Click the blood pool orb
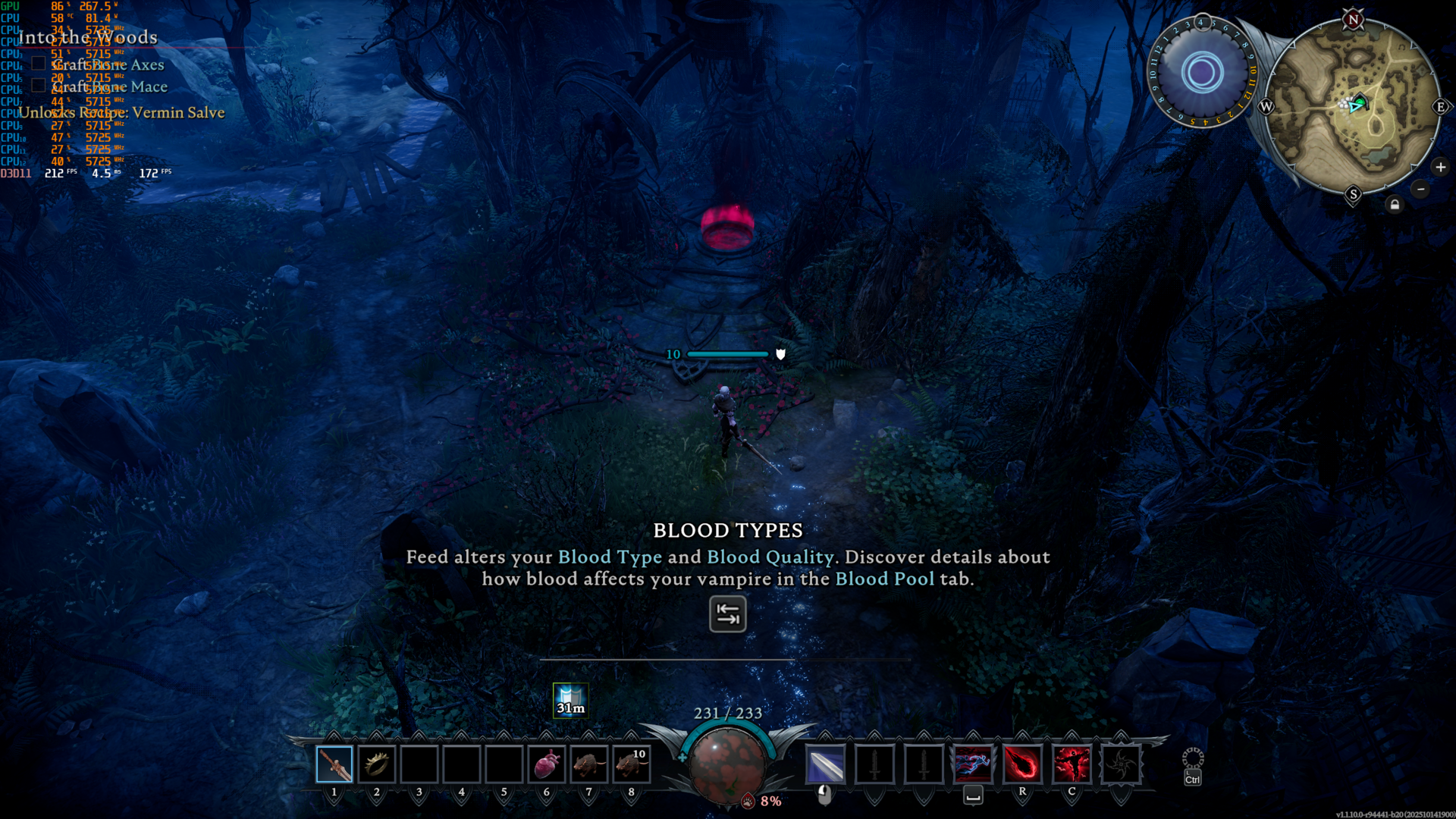The image size is (1456, 819). pyautogui.click(x=727, y=762)
